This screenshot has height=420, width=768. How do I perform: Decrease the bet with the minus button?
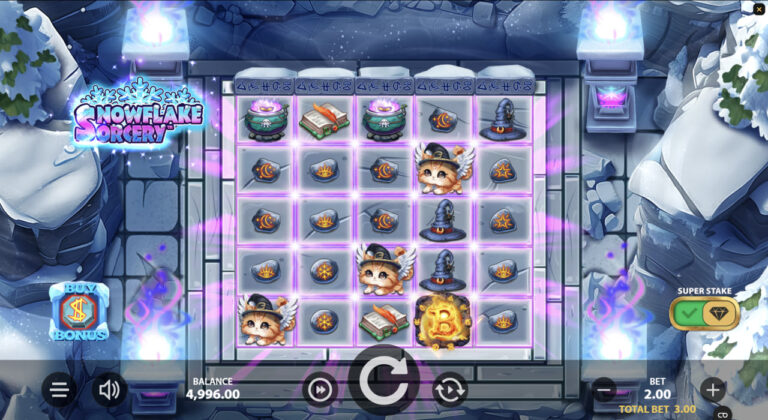click(x=603, y=388)
